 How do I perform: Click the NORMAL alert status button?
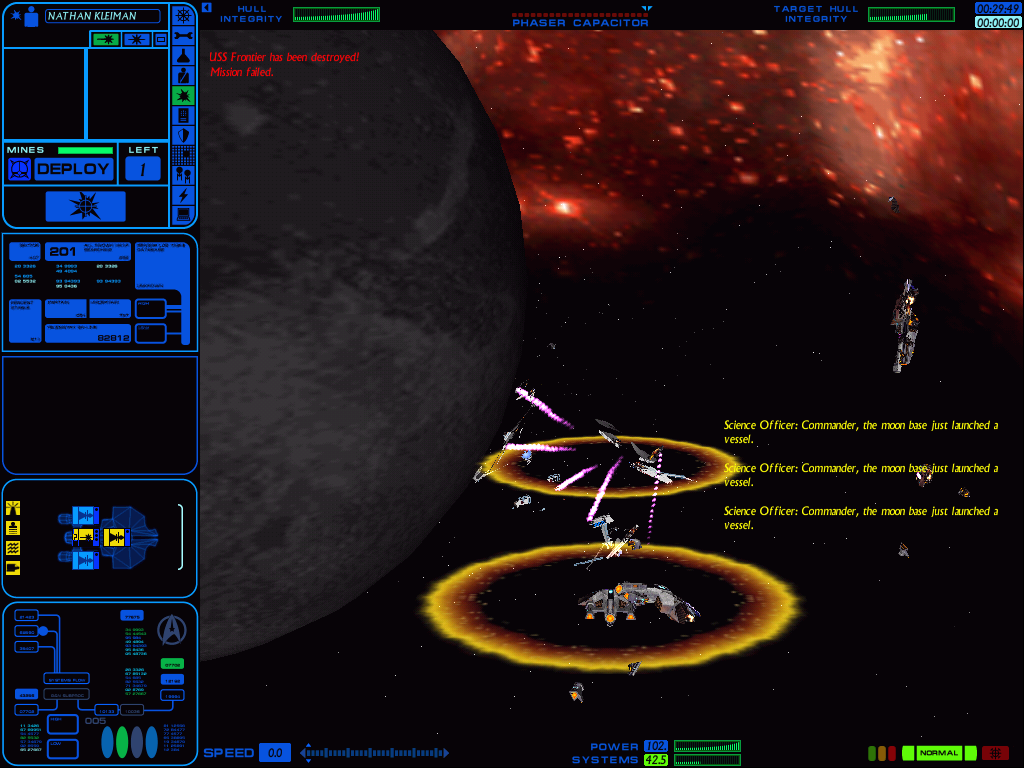pos(939,753)
